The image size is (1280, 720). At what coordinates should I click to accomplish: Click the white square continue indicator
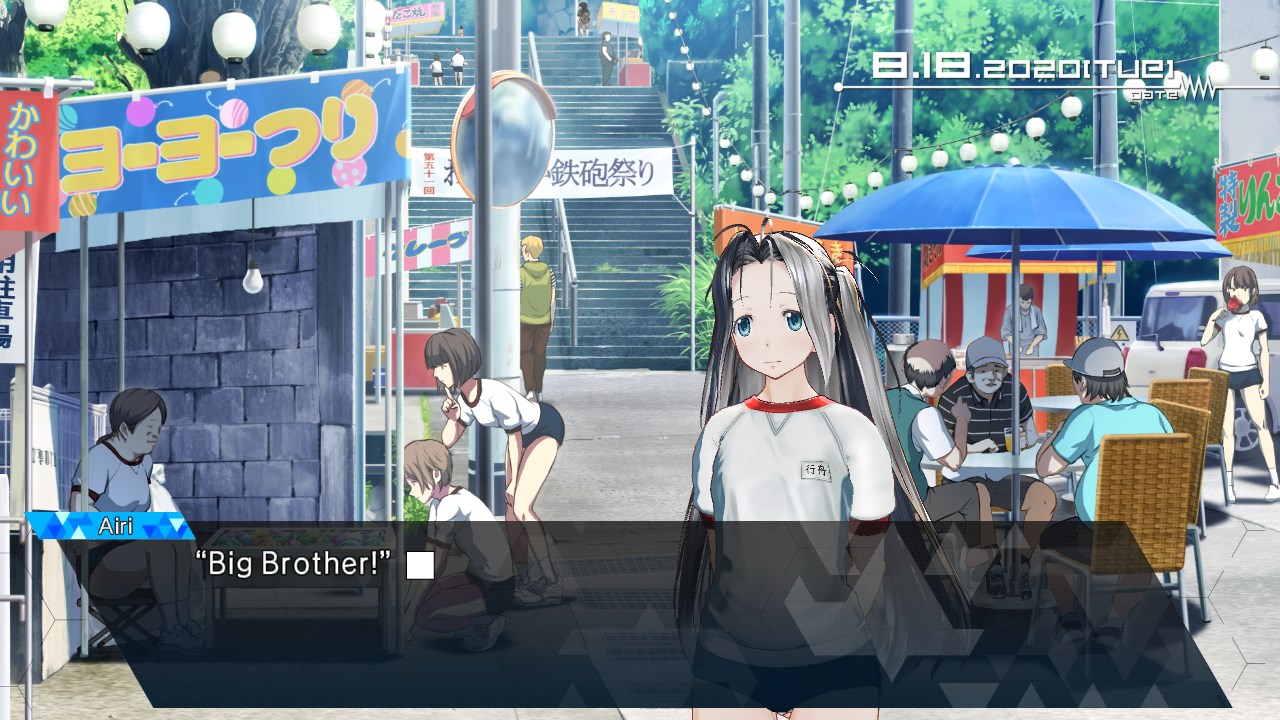pos(420,565)
